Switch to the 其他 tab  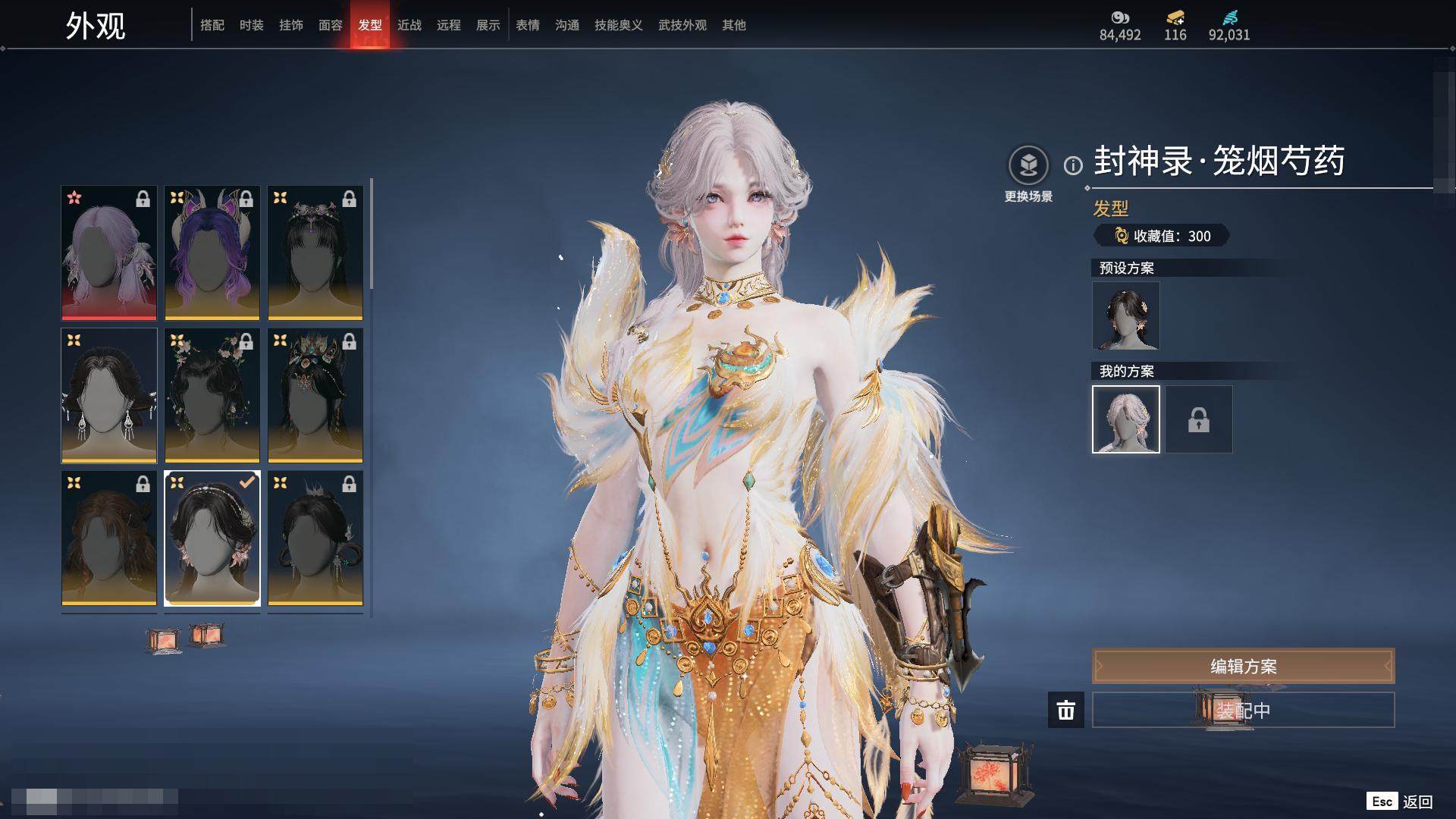(x=734, y=25)
